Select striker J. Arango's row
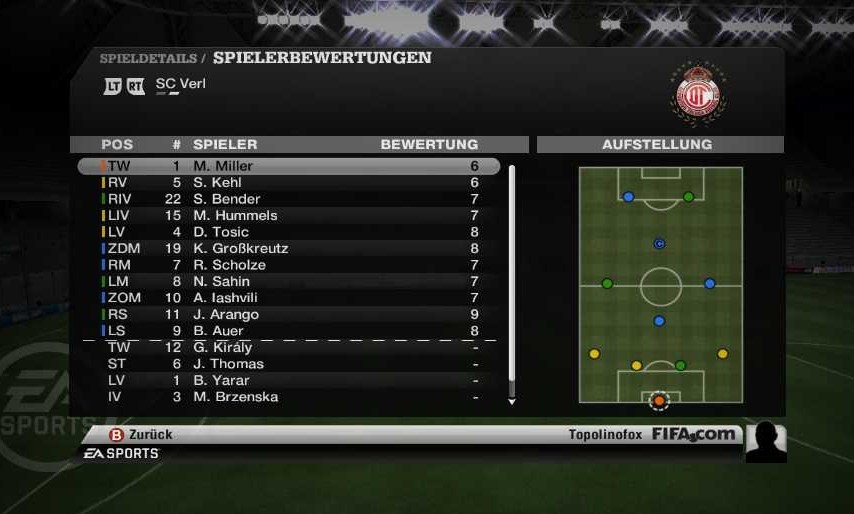 (x=288, y=314)
